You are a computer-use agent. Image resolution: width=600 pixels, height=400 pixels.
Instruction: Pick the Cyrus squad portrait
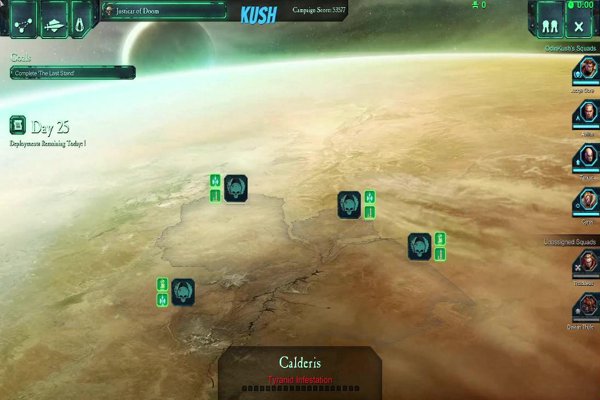coord(585,201)
